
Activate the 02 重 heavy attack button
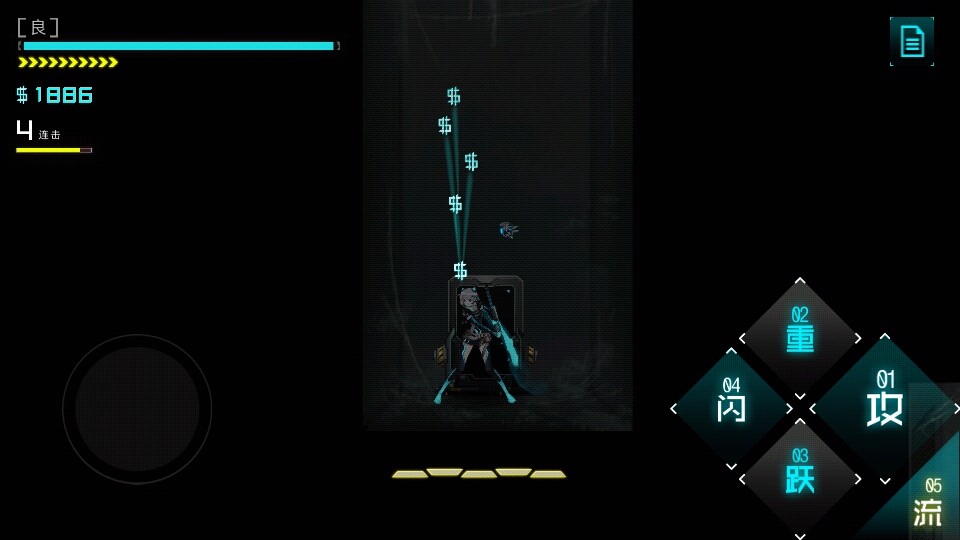[x=800, y=337]
